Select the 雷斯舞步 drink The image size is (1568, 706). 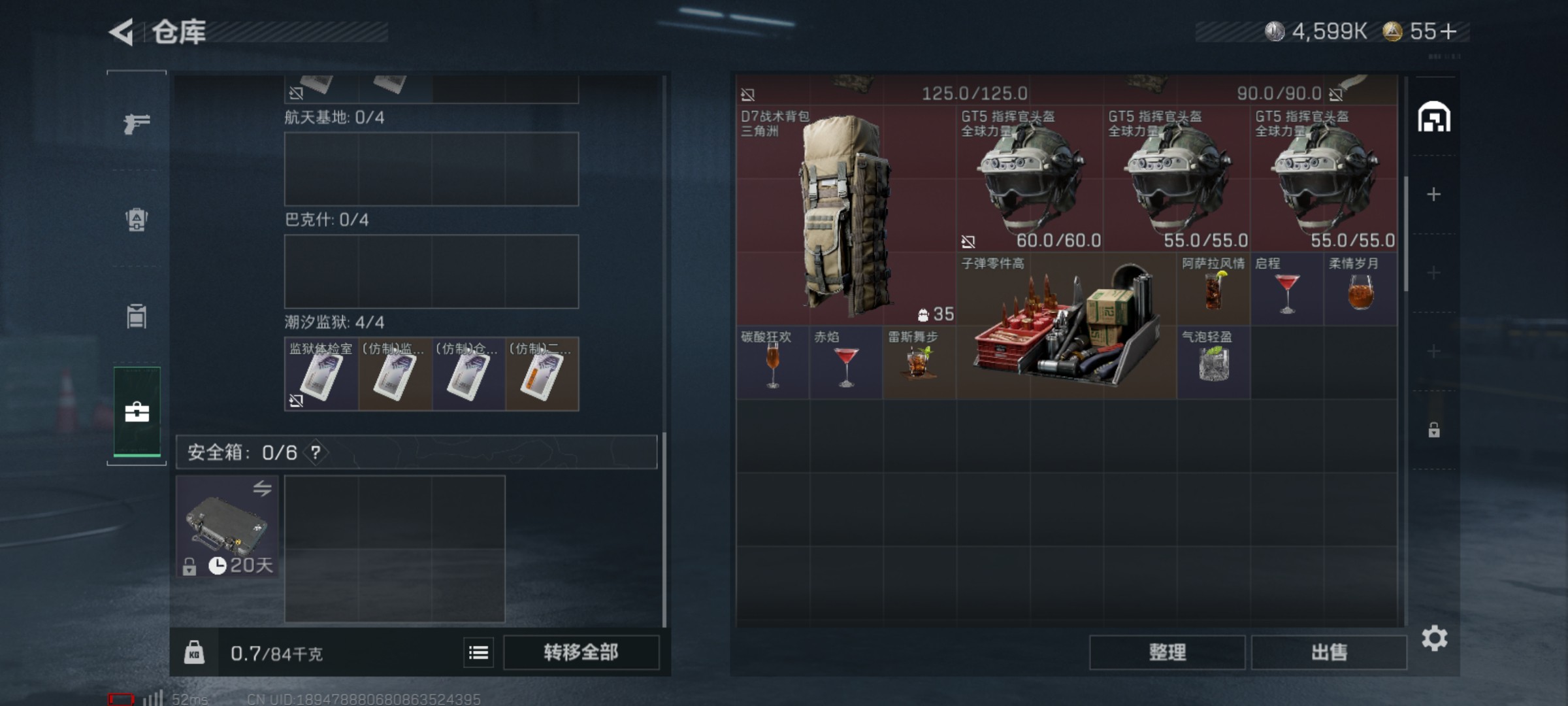(x=919, y=363)
